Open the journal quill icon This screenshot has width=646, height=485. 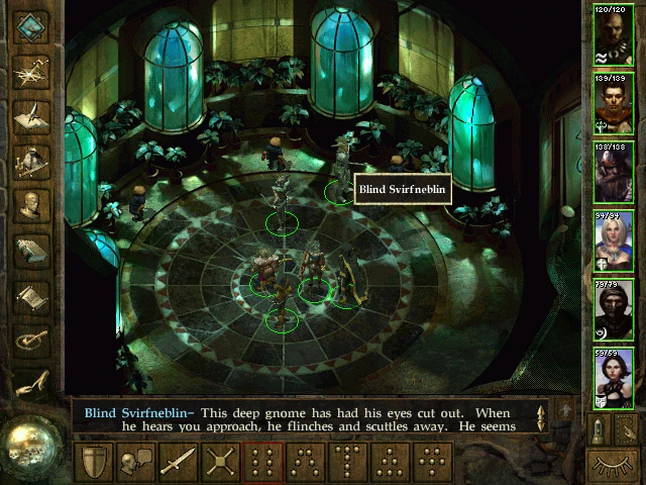[x=32, y=114]
